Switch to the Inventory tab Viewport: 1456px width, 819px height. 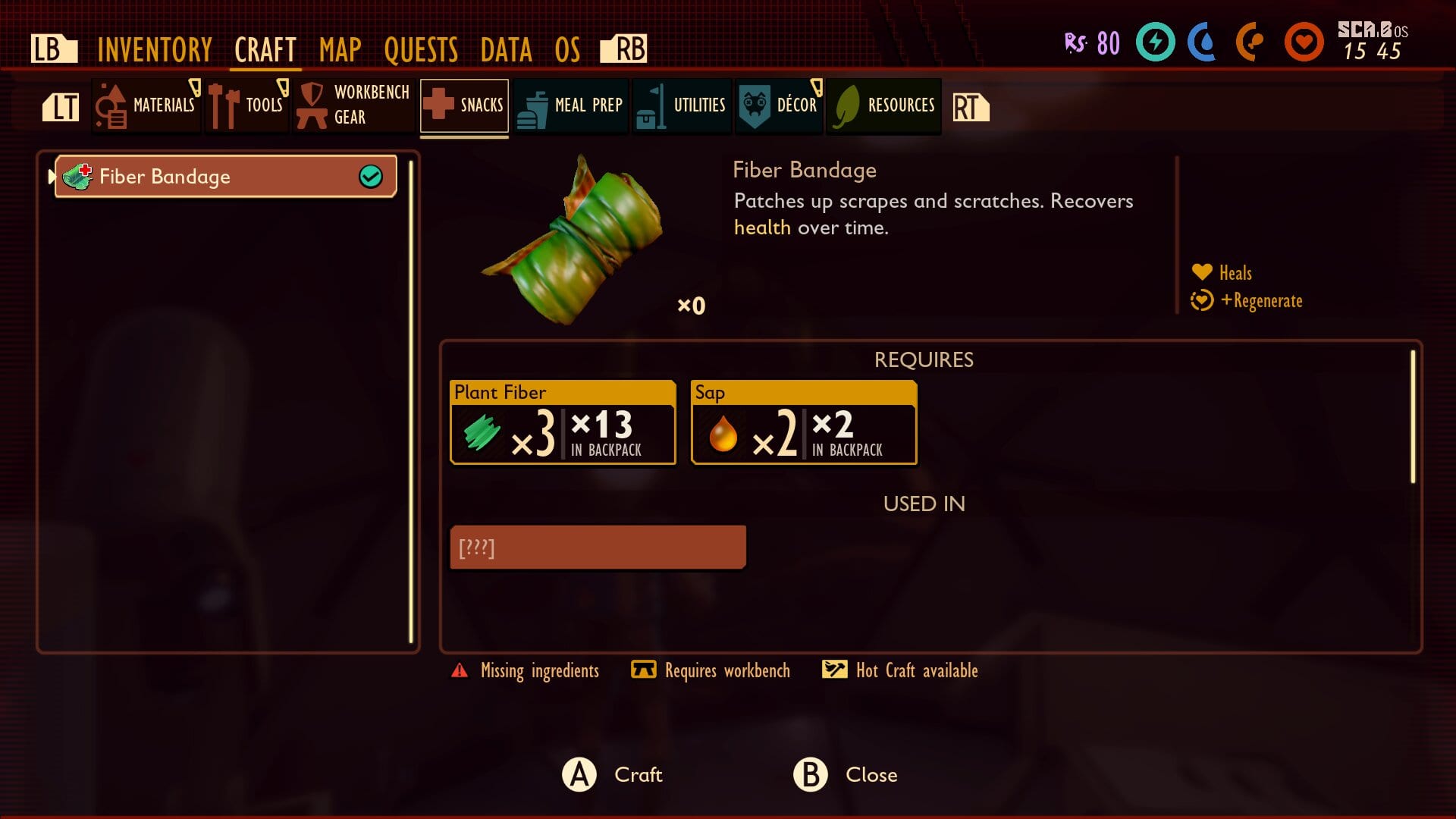pos(155,50)
